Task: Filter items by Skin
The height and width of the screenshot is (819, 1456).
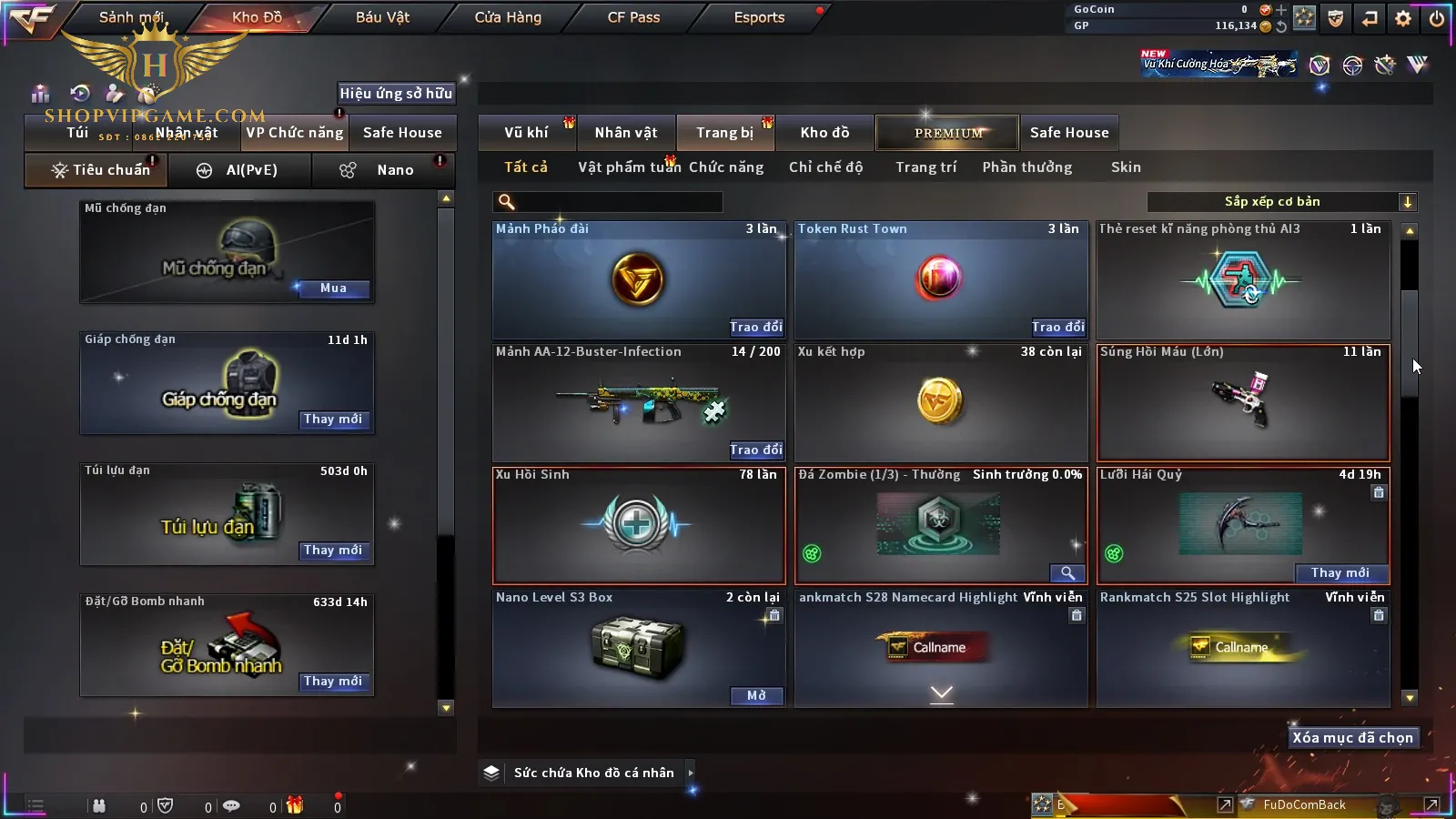Action: coord(1126,167)
